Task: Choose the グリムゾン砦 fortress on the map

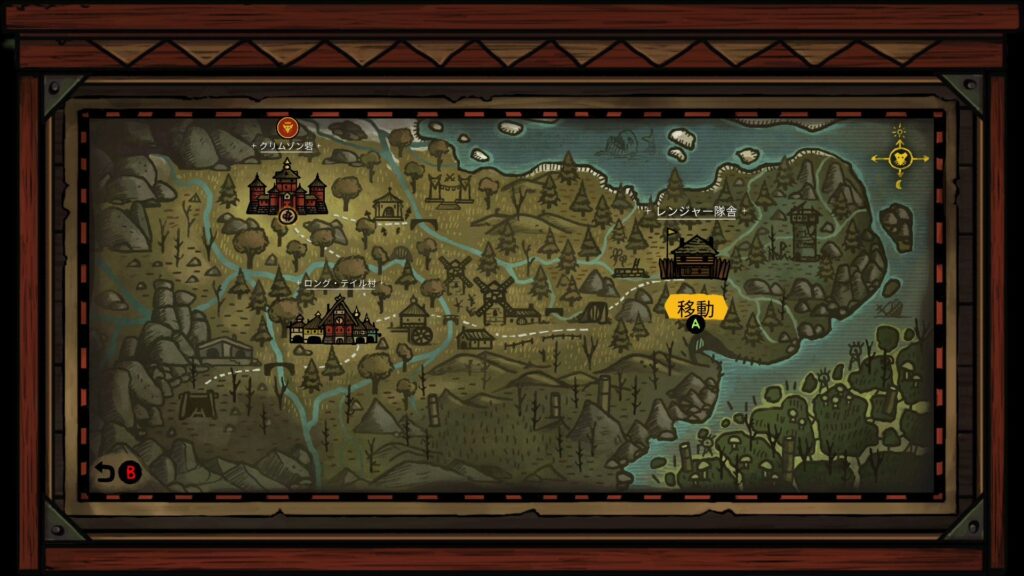Action: (x=287, y=190)
